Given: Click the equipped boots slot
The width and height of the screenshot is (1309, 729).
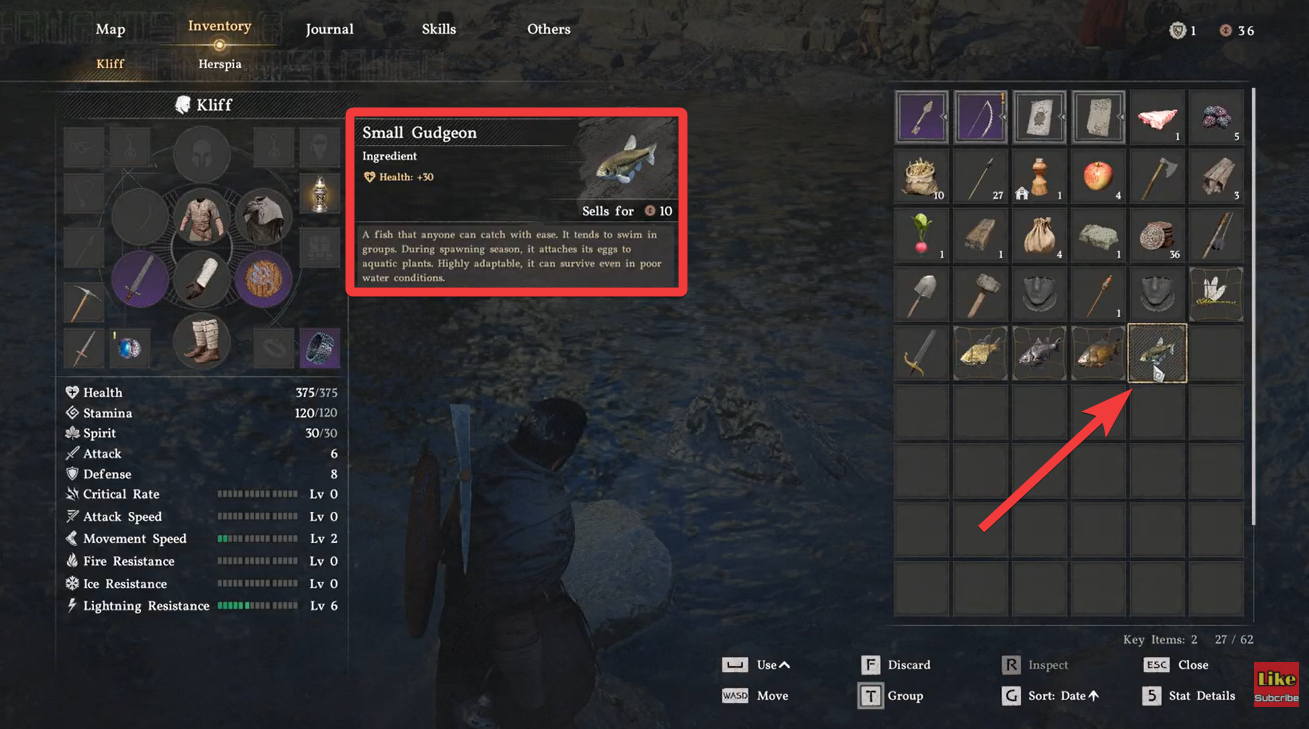Looking at the screenshot, I should [202, 342].
